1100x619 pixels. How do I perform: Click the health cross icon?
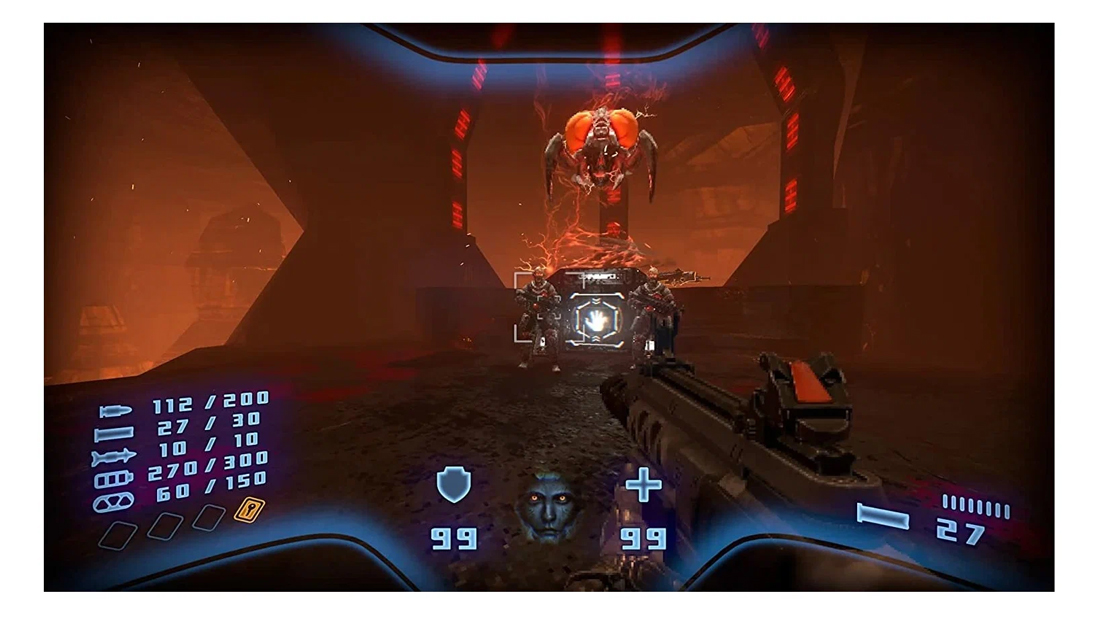[x=643, y=486]
